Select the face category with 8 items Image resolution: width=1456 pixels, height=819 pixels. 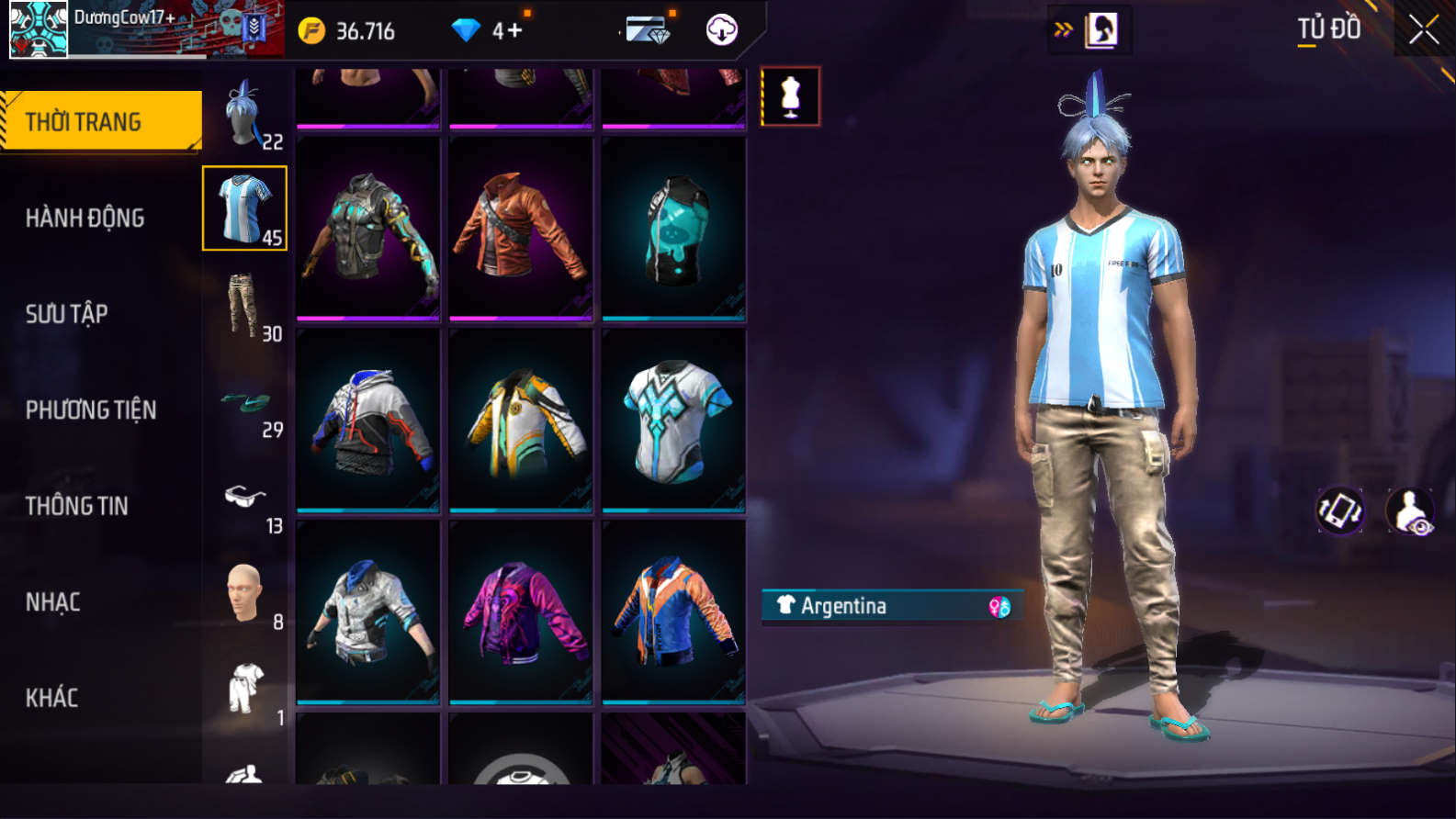(245, 594)
